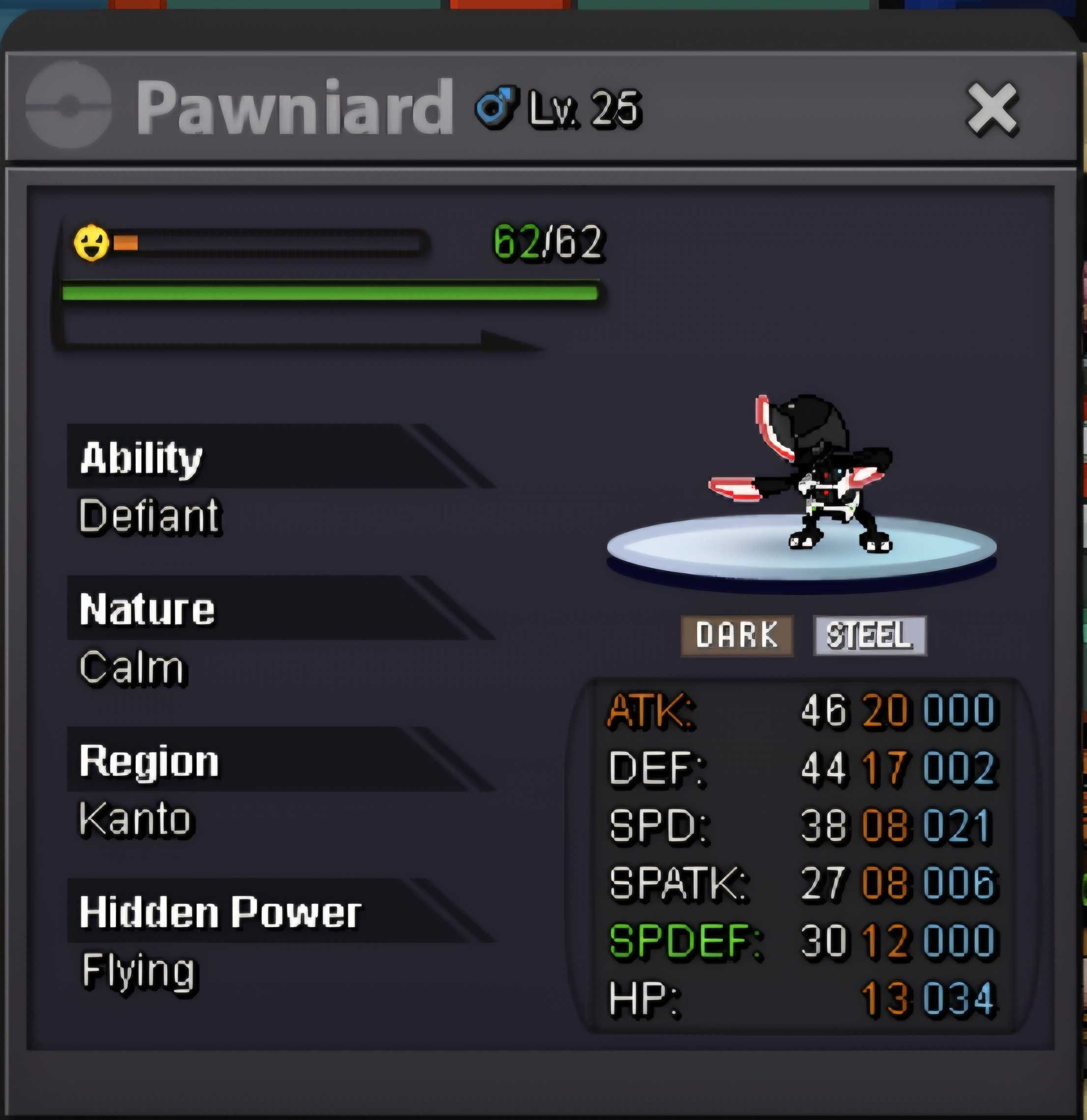Click the Poké Ball icon beside Pawniard's name
Image resolution: width=1087 pixels, height=1120 pixels.
click(x=69, y=105)
